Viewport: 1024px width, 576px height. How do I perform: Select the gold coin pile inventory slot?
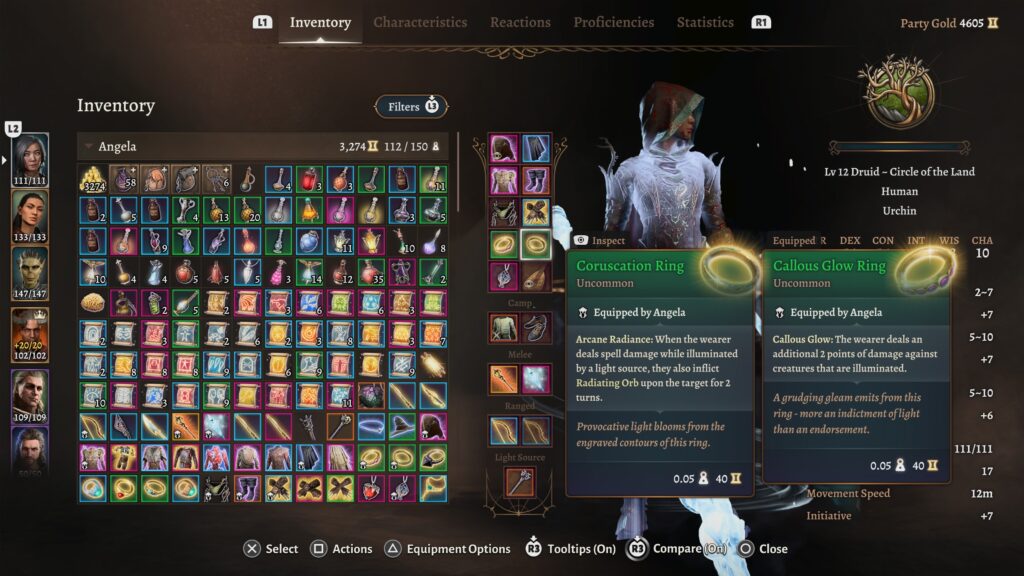(93, 179)
